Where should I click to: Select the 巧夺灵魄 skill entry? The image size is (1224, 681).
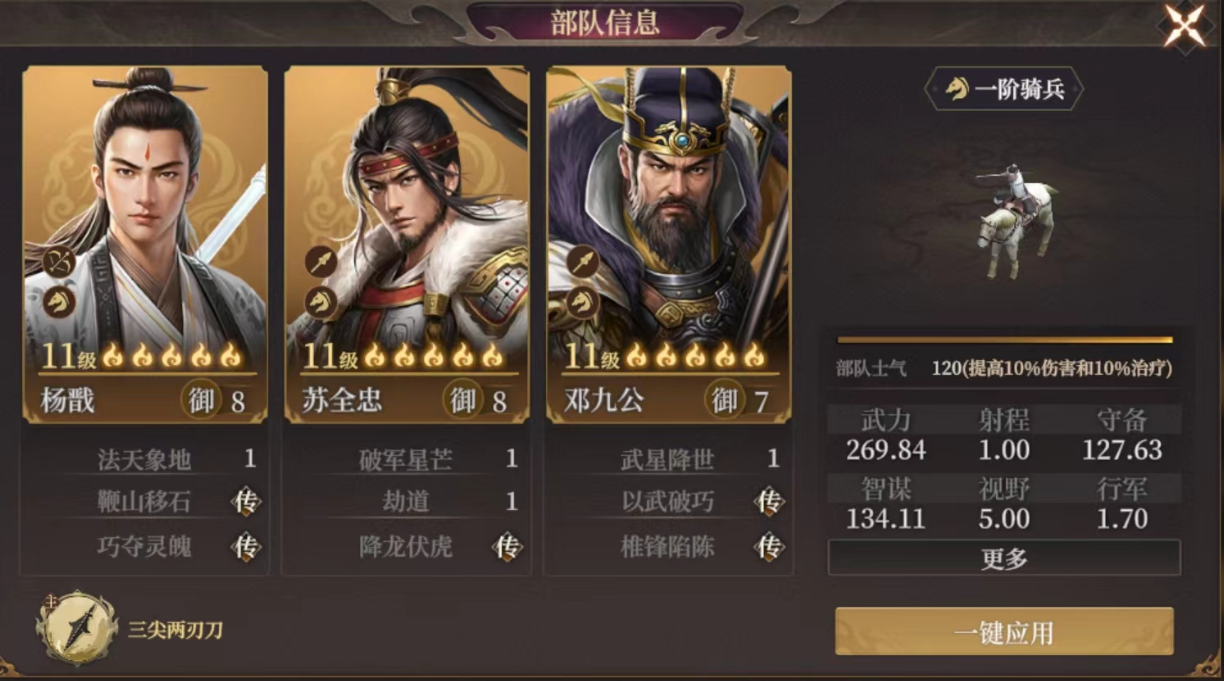(145, 546)
